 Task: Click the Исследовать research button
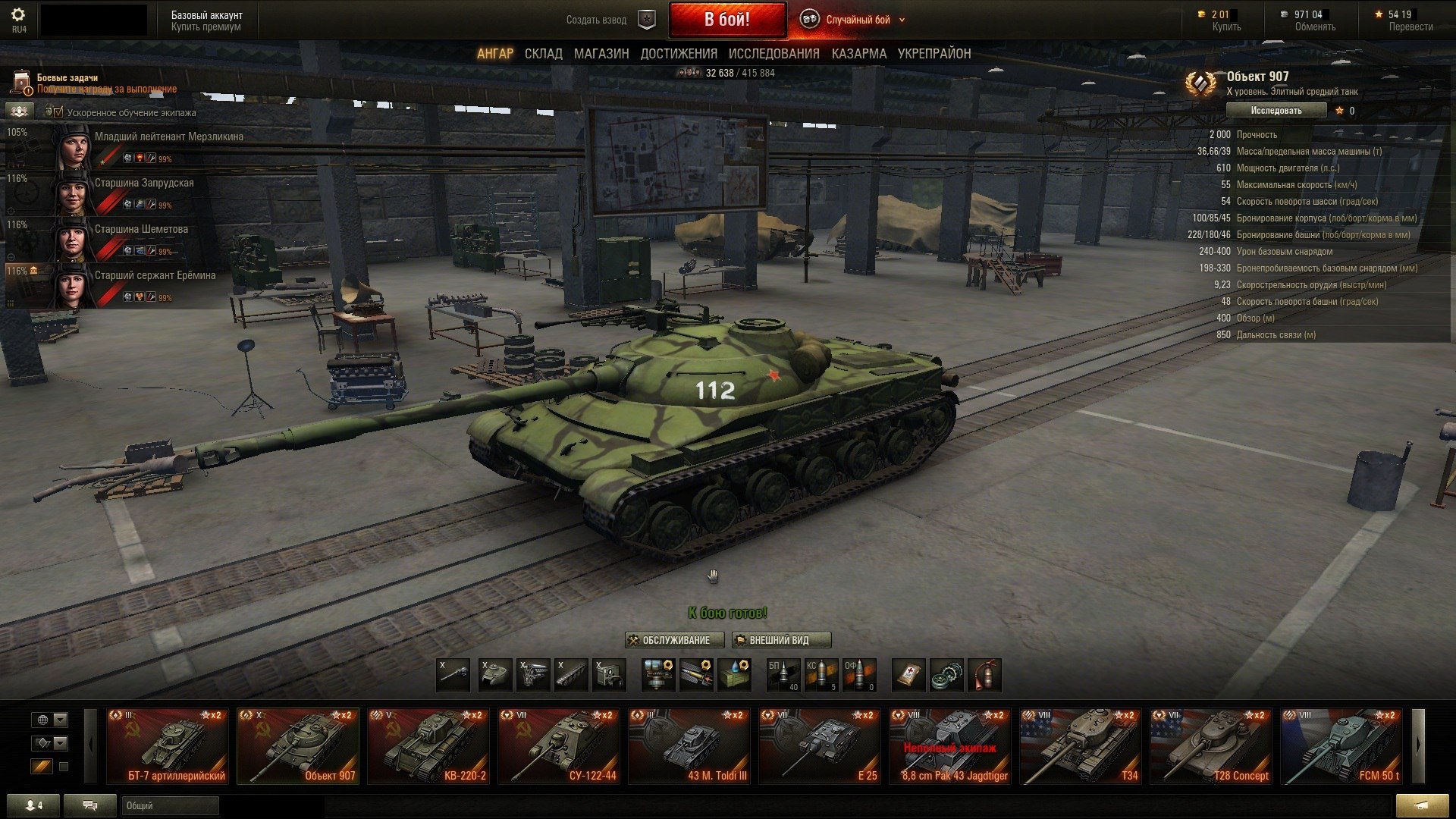pyautogui.click(x=1276, y=111)
